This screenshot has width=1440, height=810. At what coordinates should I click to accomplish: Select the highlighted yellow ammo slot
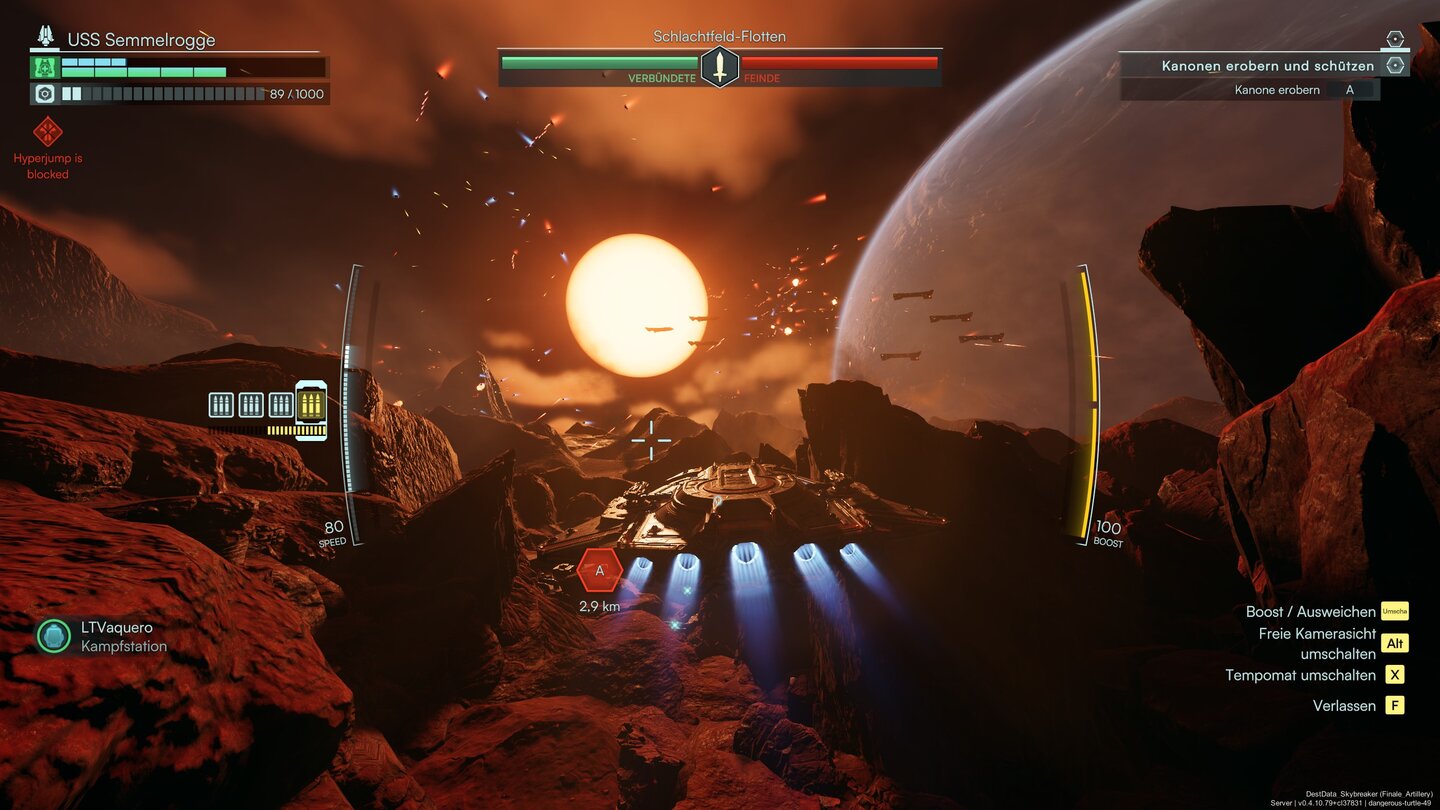click(311, 405)
